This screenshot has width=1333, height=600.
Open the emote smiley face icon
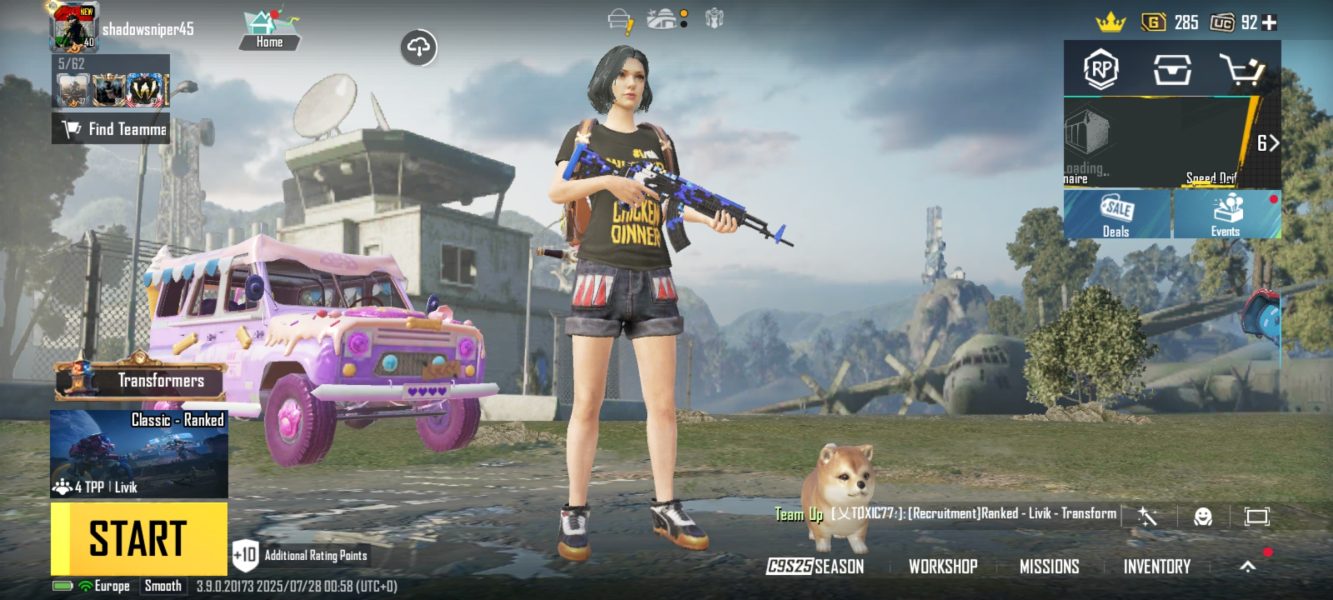1203,516
